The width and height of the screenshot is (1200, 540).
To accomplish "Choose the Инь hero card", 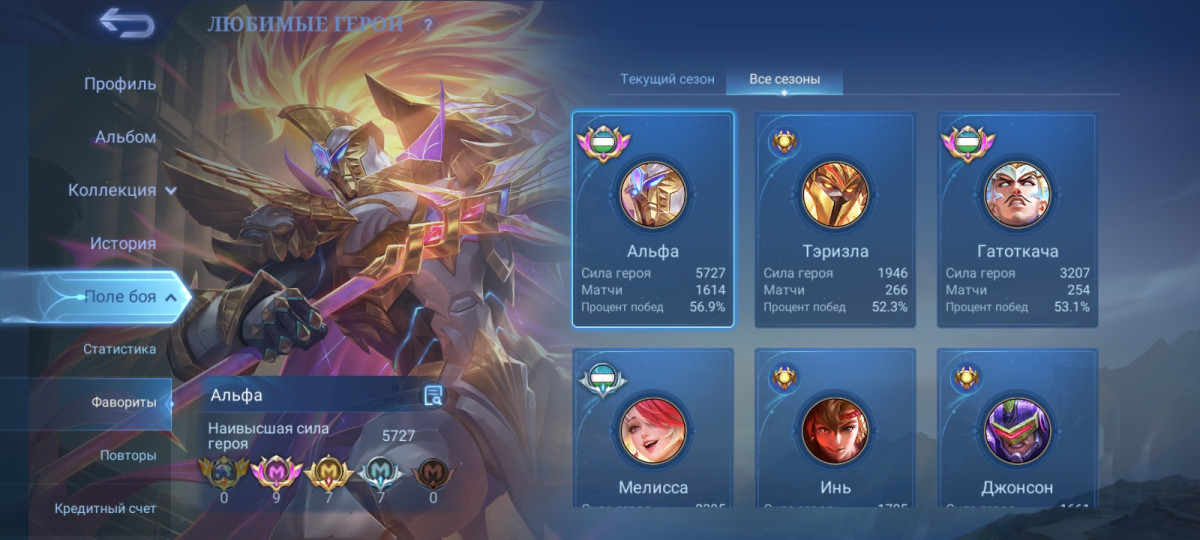I will click(x=835, y=430).
